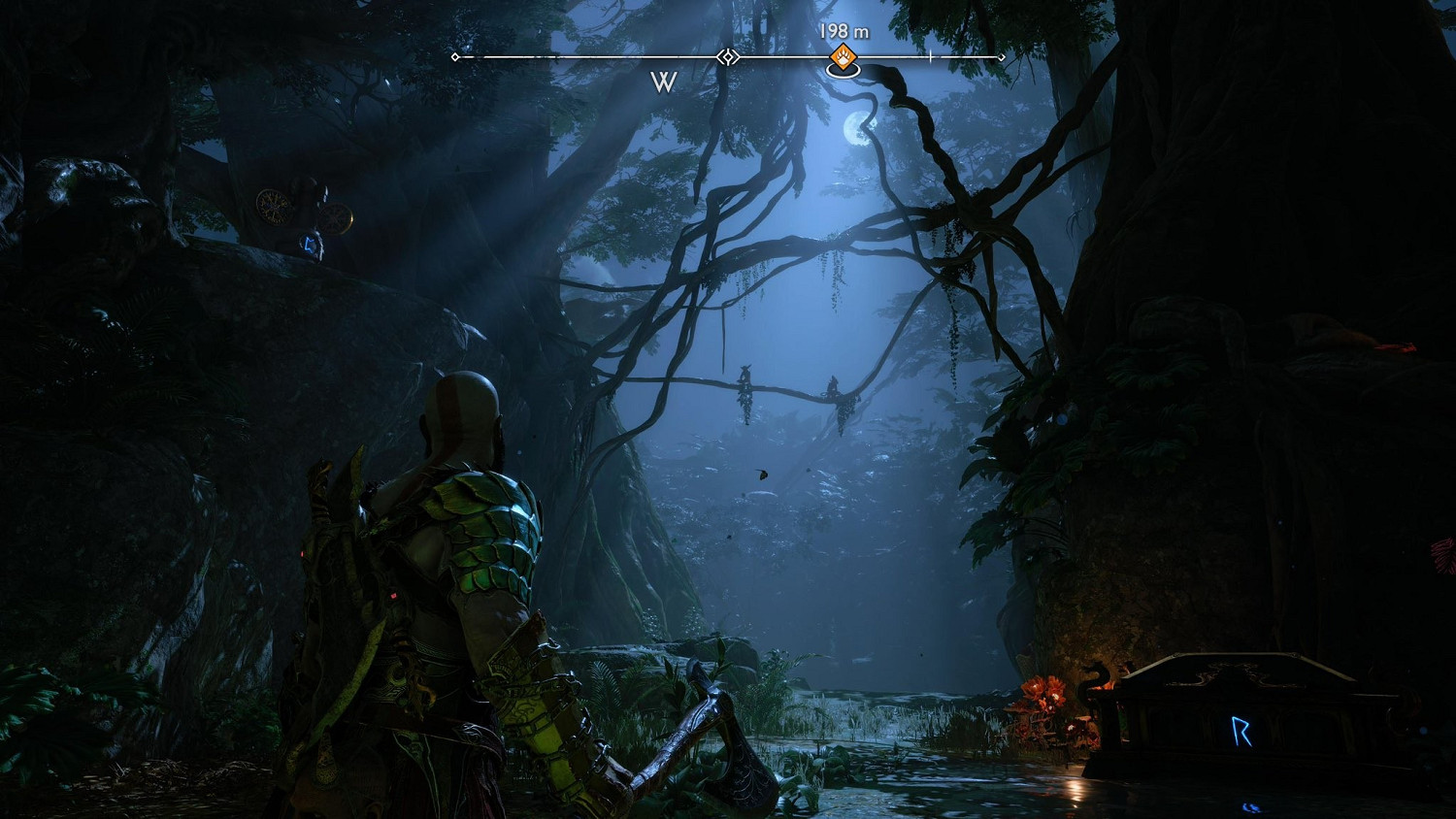Click the orange paw quest marker on the compass
Image resolution: width=1456 pixels, height=819 pixels.
coord(844,57)
